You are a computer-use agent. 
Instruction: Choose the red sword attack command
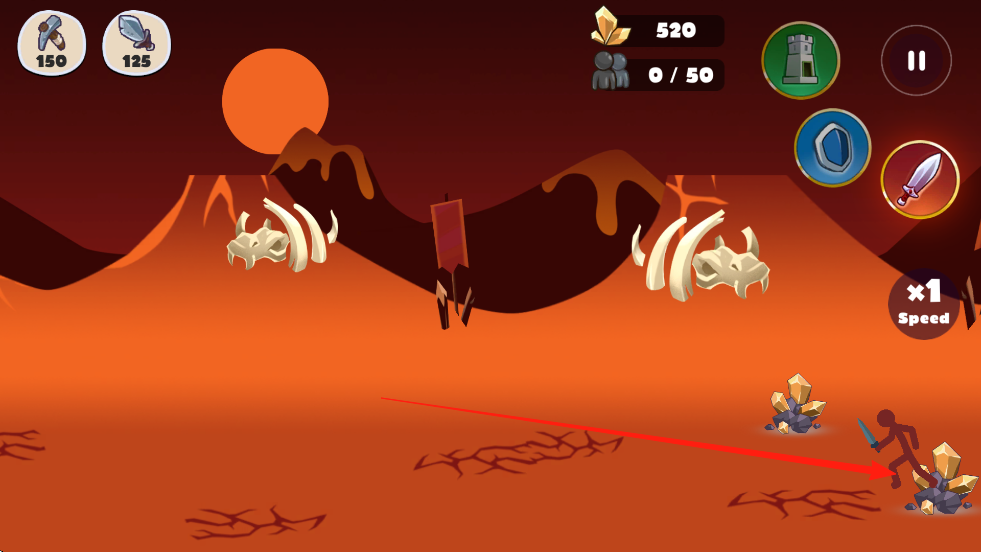(x=919, y=179)
